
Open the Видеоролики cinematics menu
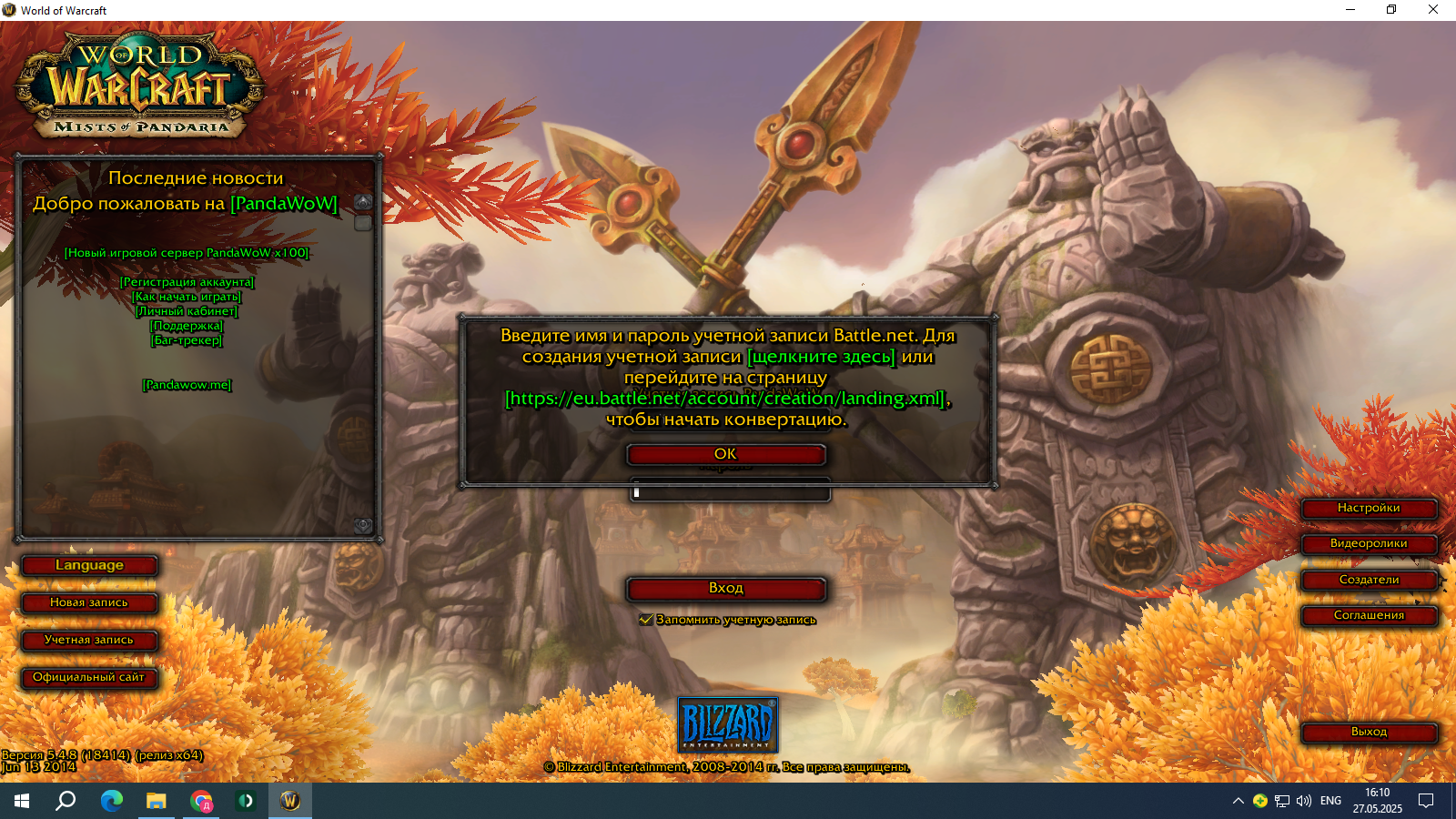click(1369, 543)
